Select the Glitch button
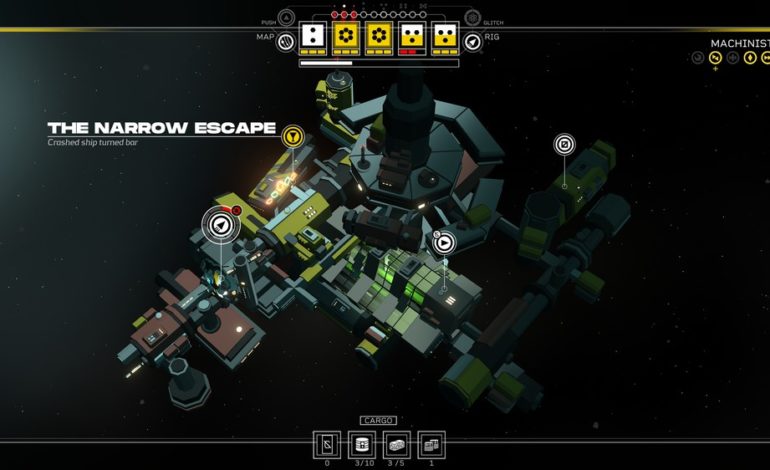The width and height of the screenshot is (770, 470). pos(472,17)
